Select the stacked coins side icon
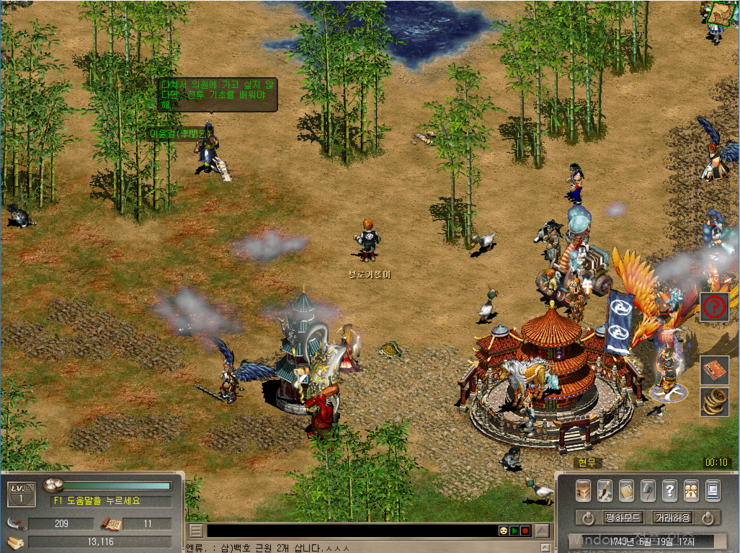The height and width of the screenshot is (553, 740). (713, 402)
